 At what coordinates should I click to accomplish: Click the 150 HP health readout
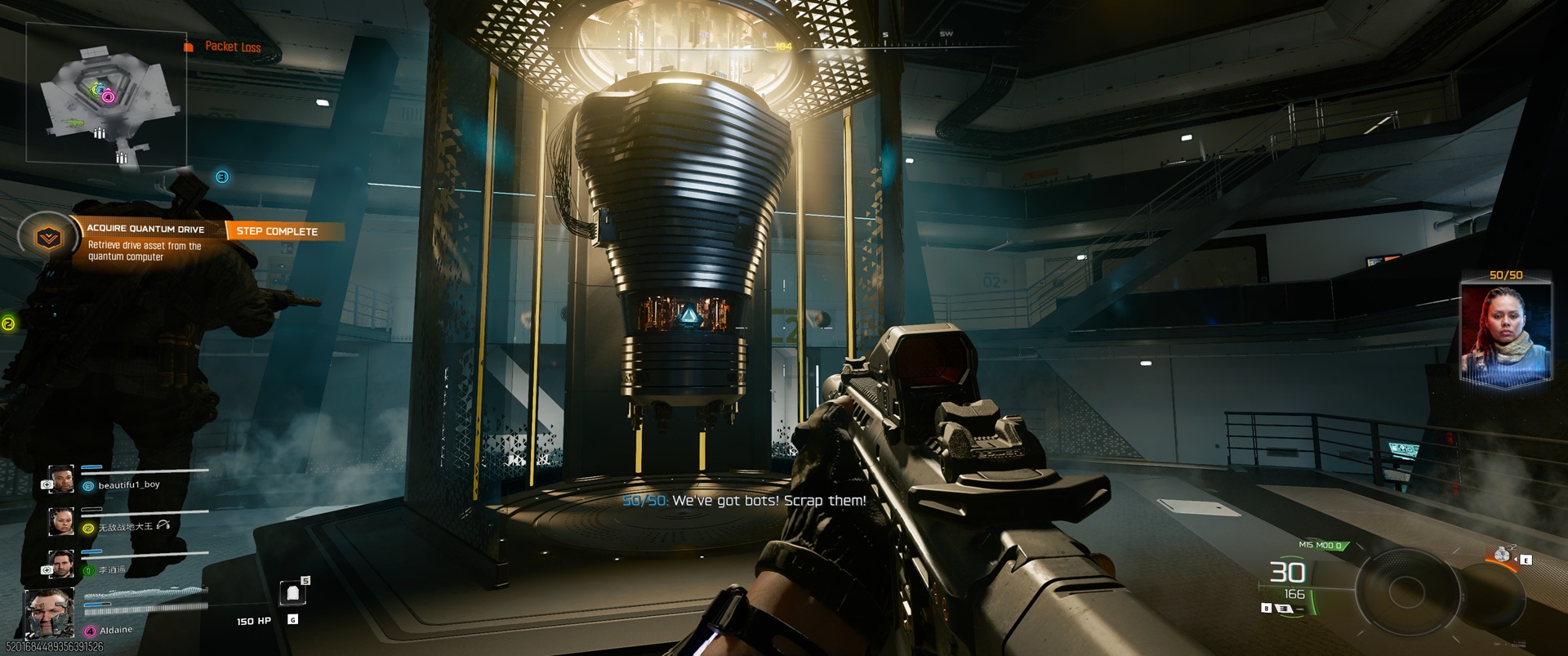pos(253,620)
